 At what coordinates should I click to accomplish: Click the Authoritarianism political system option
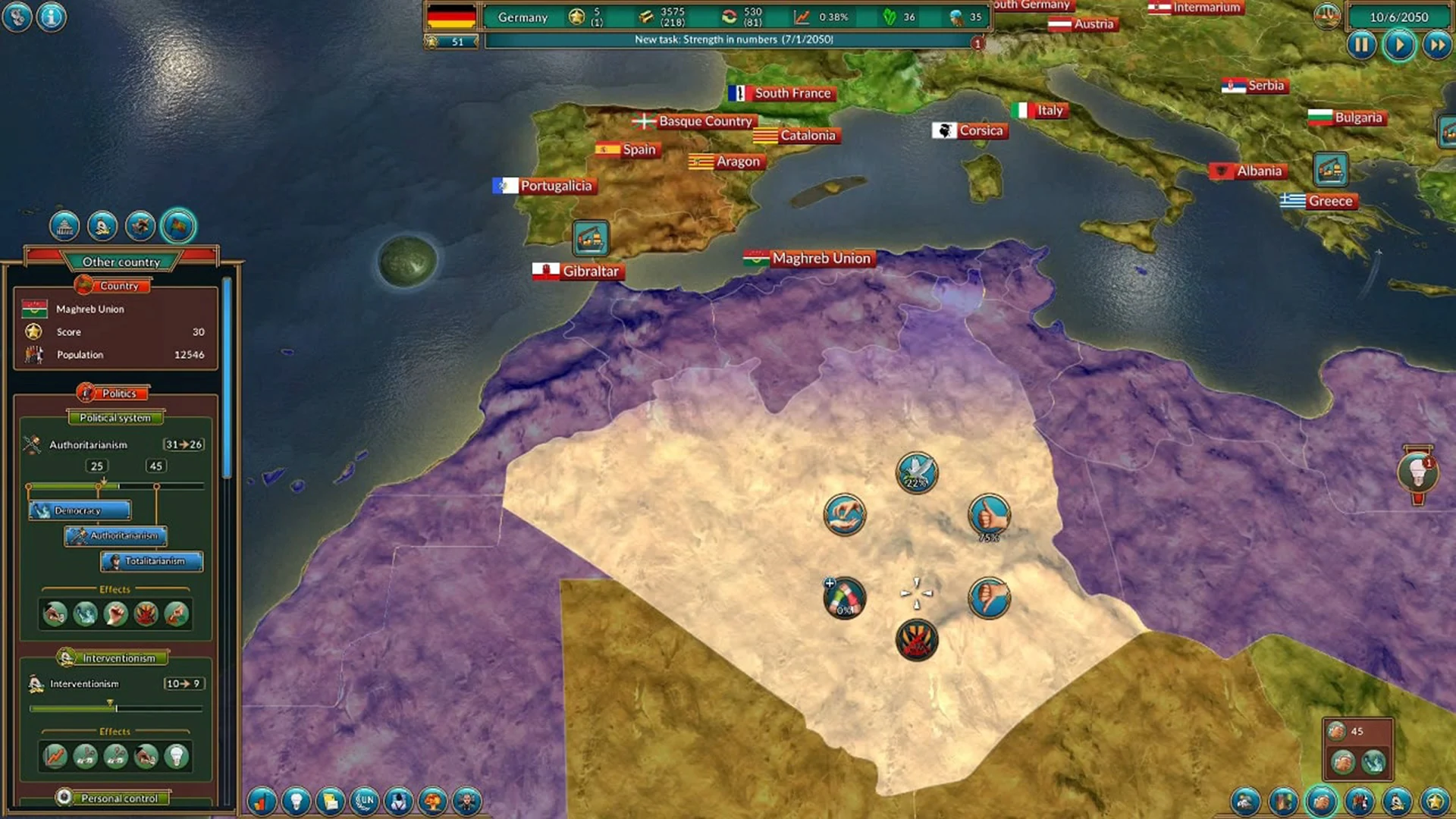pyautogui.click(x=115, y=536)
